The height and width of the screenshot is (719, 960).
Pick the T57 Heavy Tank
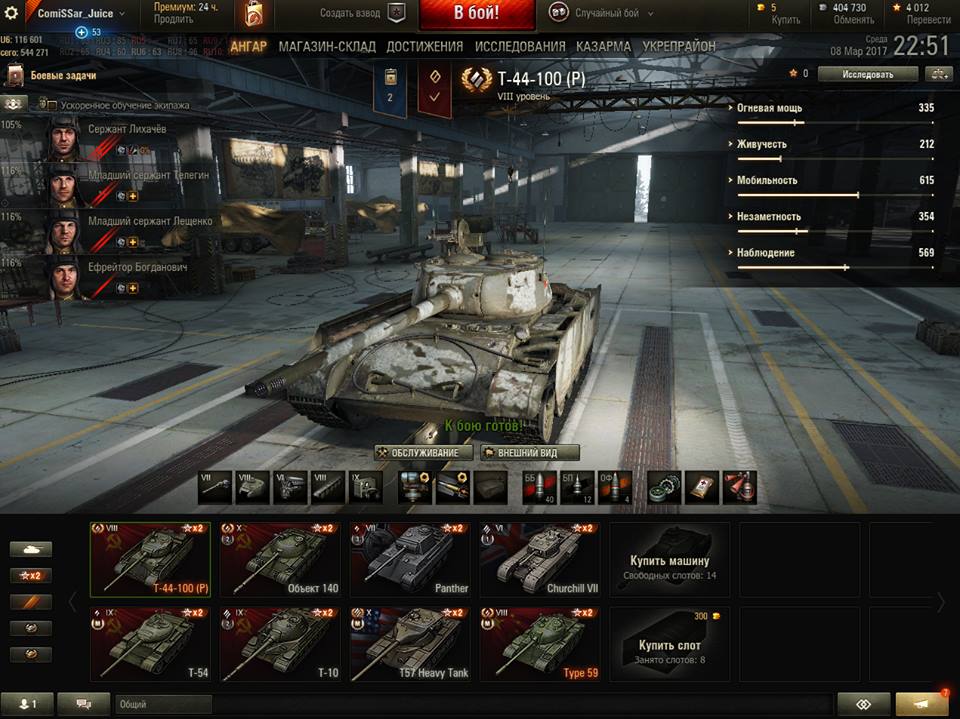pyautogui.click(x=410, y=645)
